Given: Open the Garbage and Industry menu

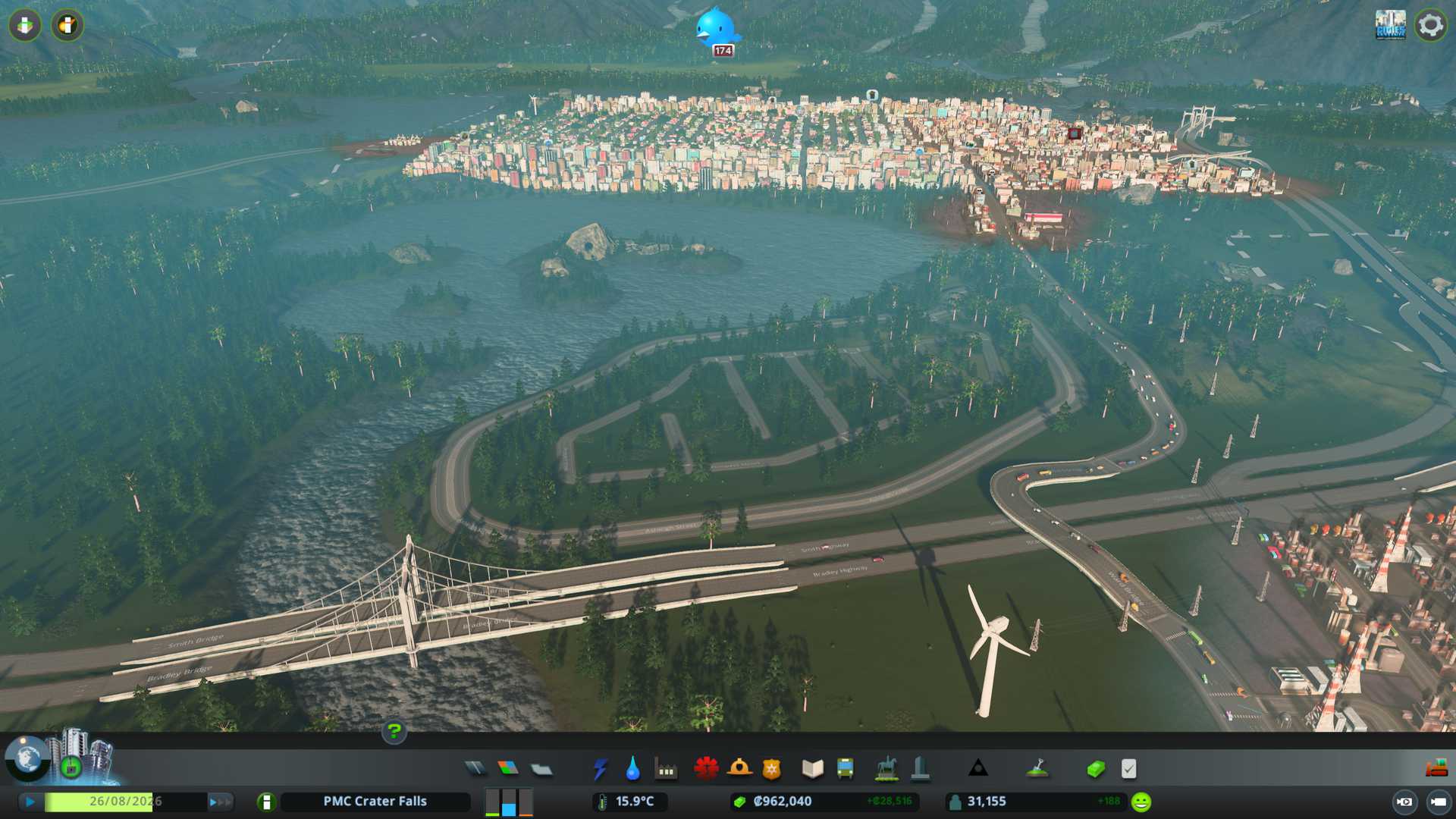Looking at the screenshot, I should click(666, 769).
